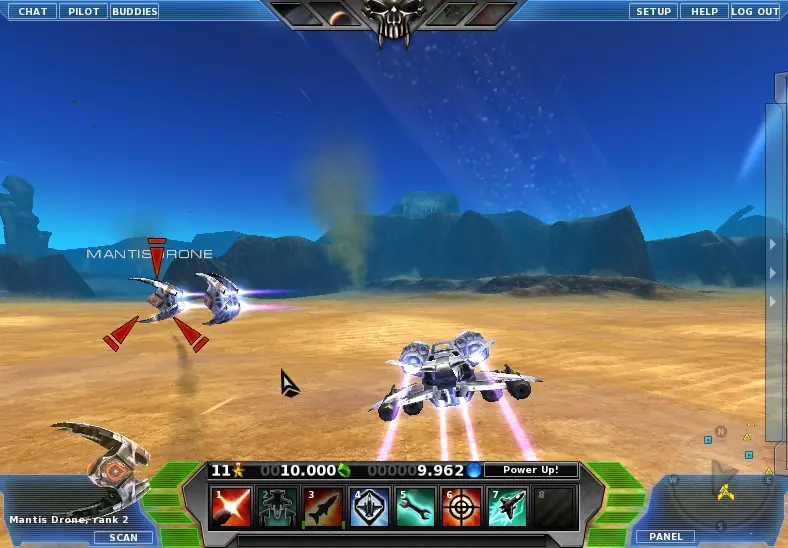Log out of the game
Screen dimensions: 788x548
click(x=755, y=11)
